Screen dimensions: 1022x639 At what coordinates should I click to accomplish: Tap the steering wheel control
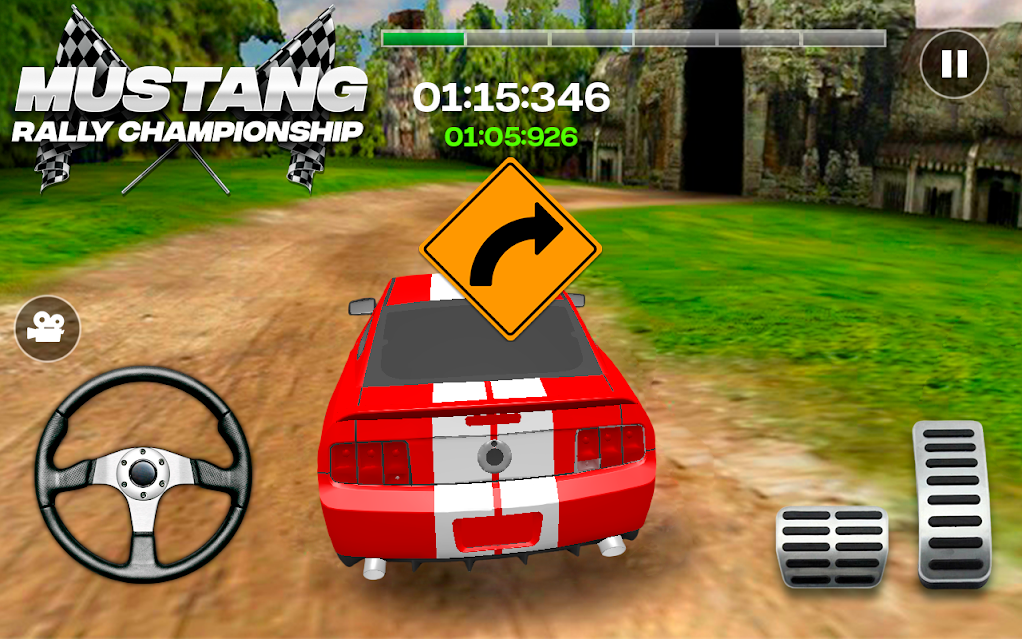point(143,474)
